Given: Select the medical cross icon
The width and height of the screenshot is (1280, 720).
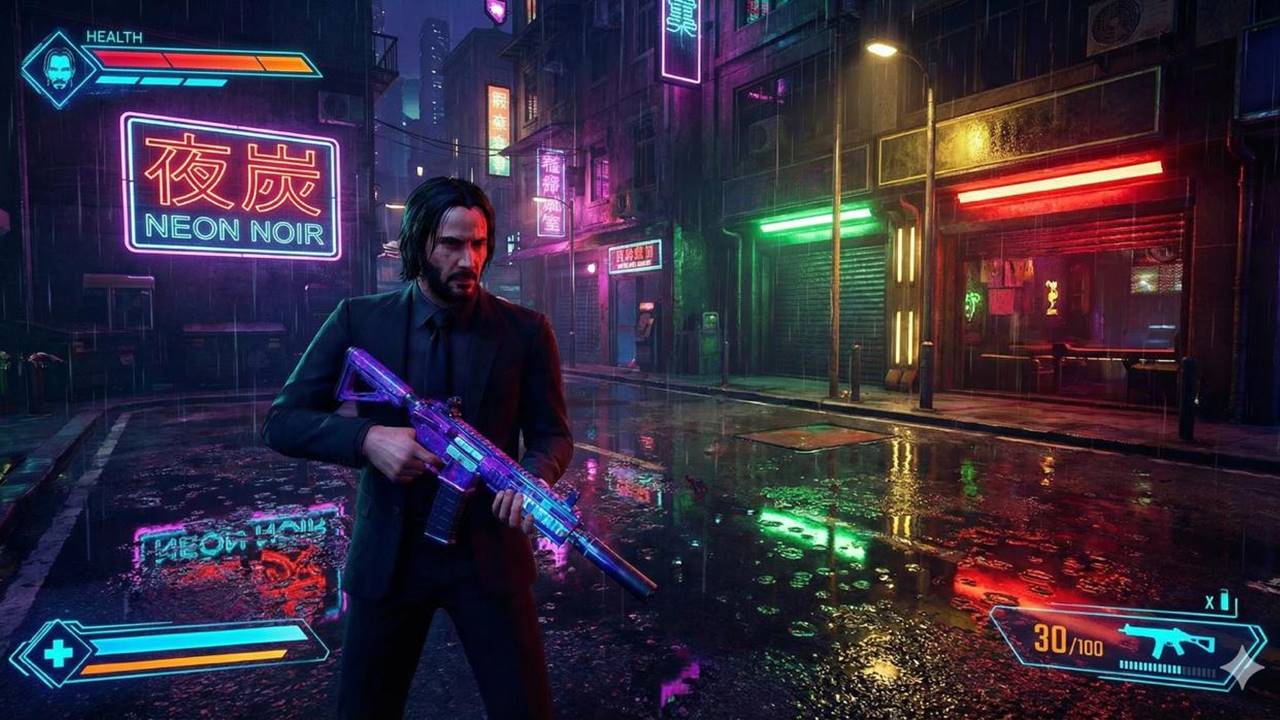Looking at the screenshot, I should click(58, 654).
